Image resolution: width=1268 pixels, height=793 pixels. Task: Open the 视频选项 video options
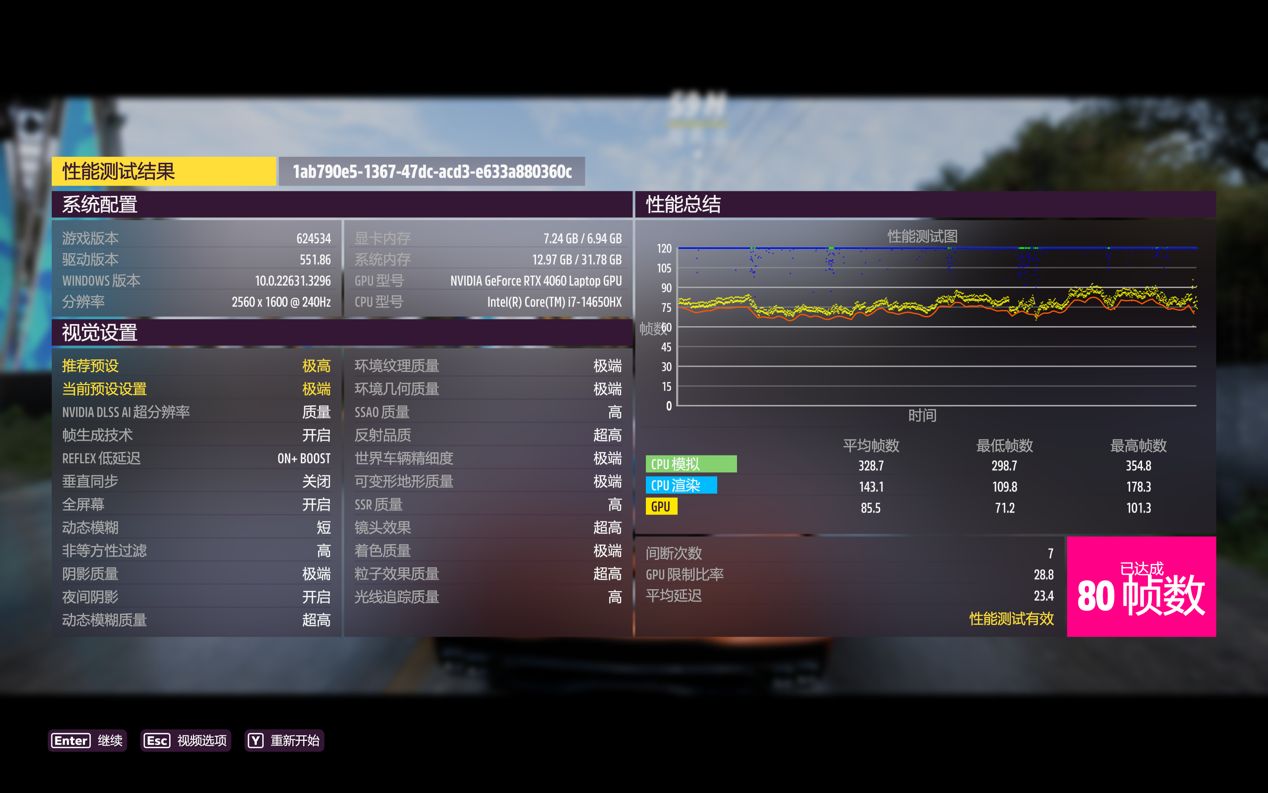click(186, 741)
